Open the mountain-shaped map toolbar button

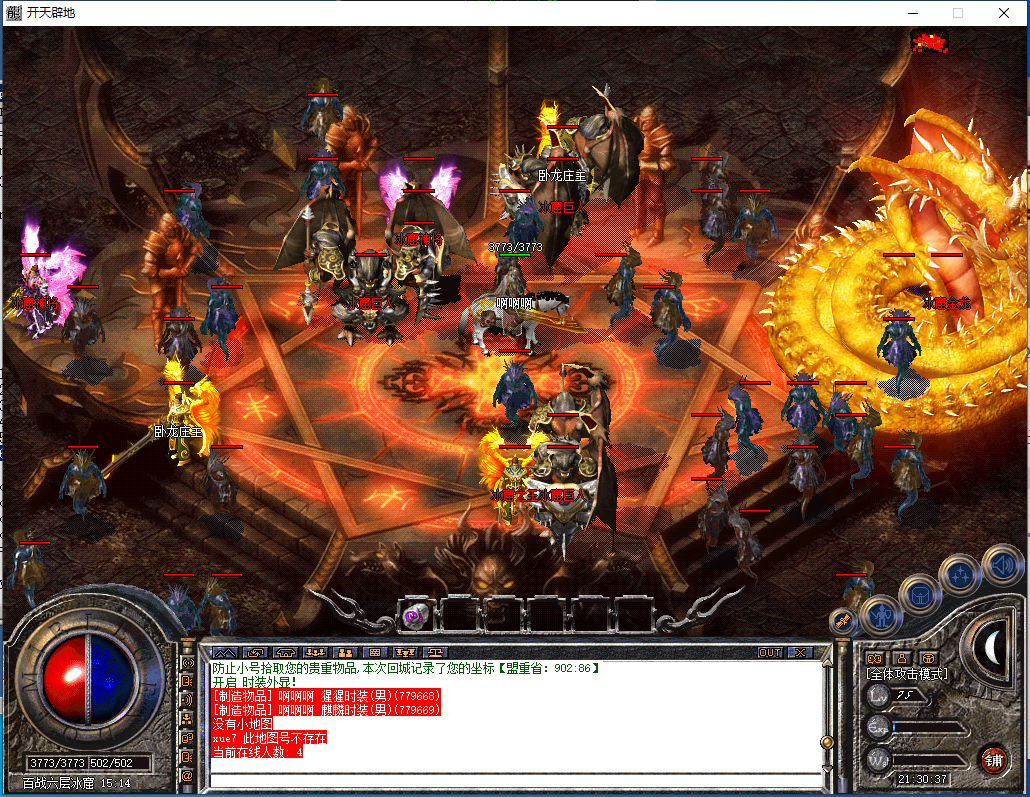click(x=224, y=652)
